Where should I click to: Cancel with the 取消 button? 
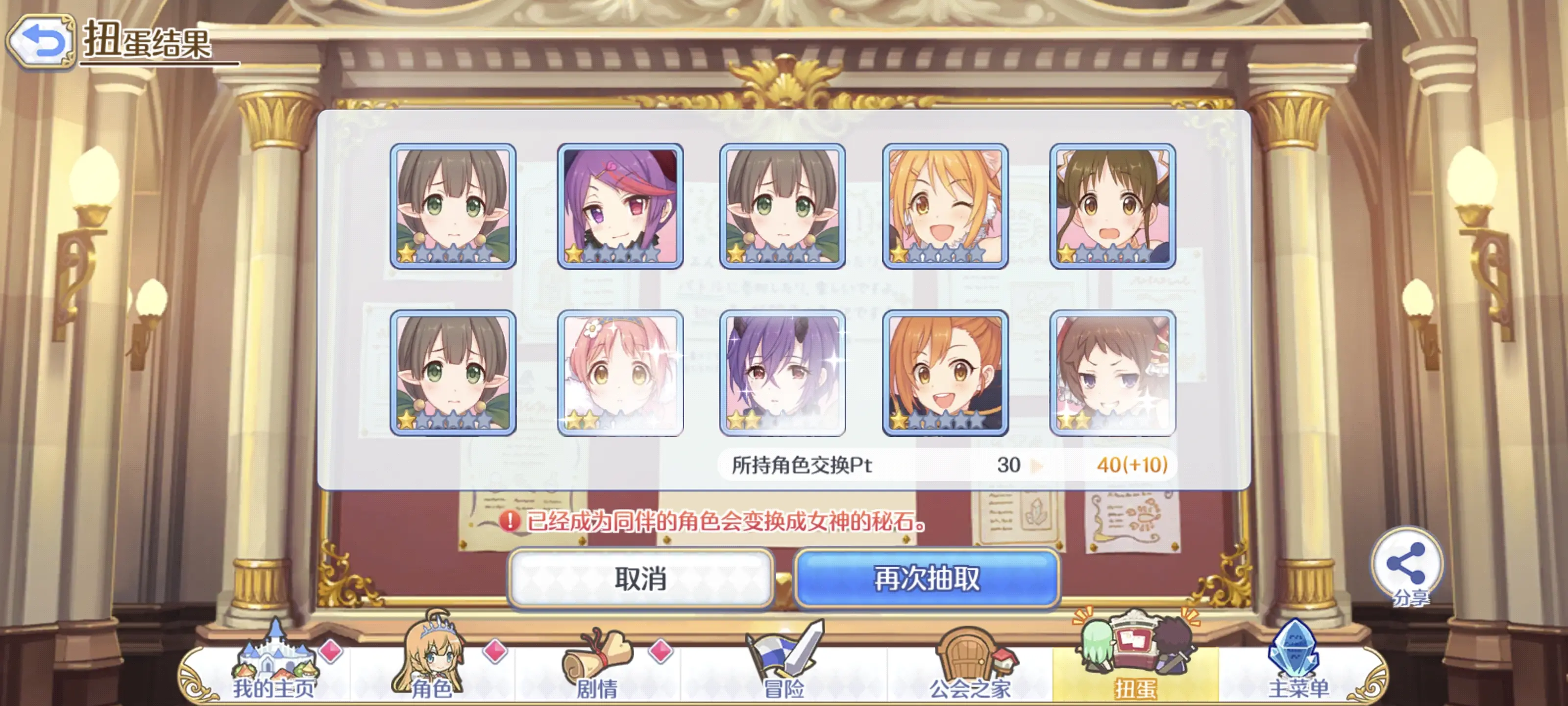tap(640, 578)
